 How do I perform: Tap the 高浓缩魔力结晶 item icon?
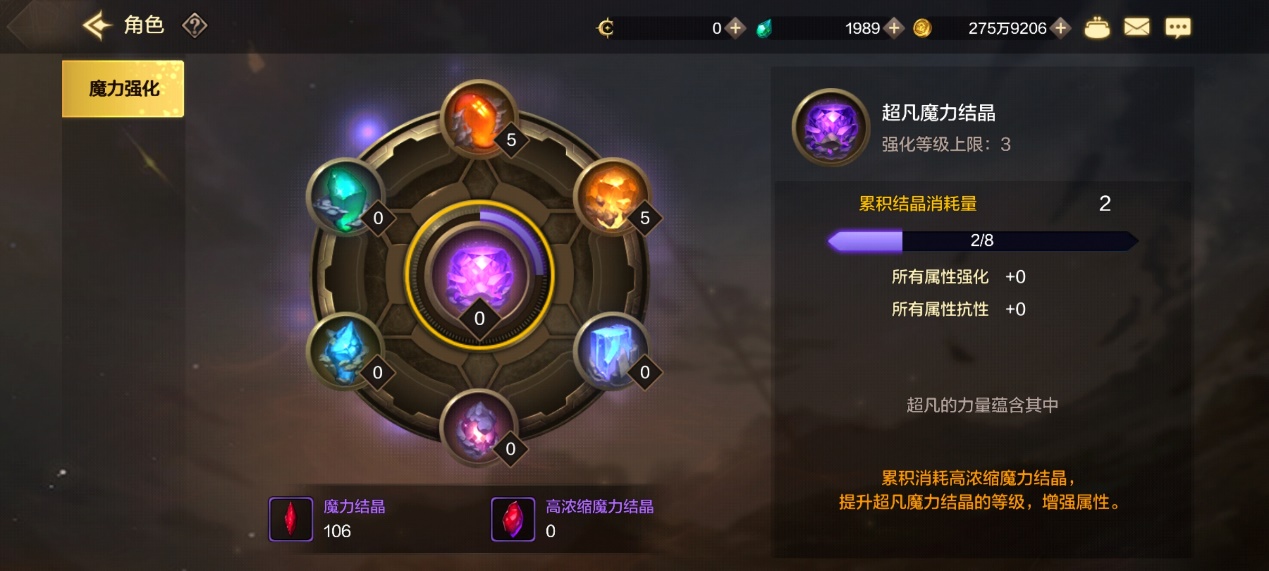513,520
